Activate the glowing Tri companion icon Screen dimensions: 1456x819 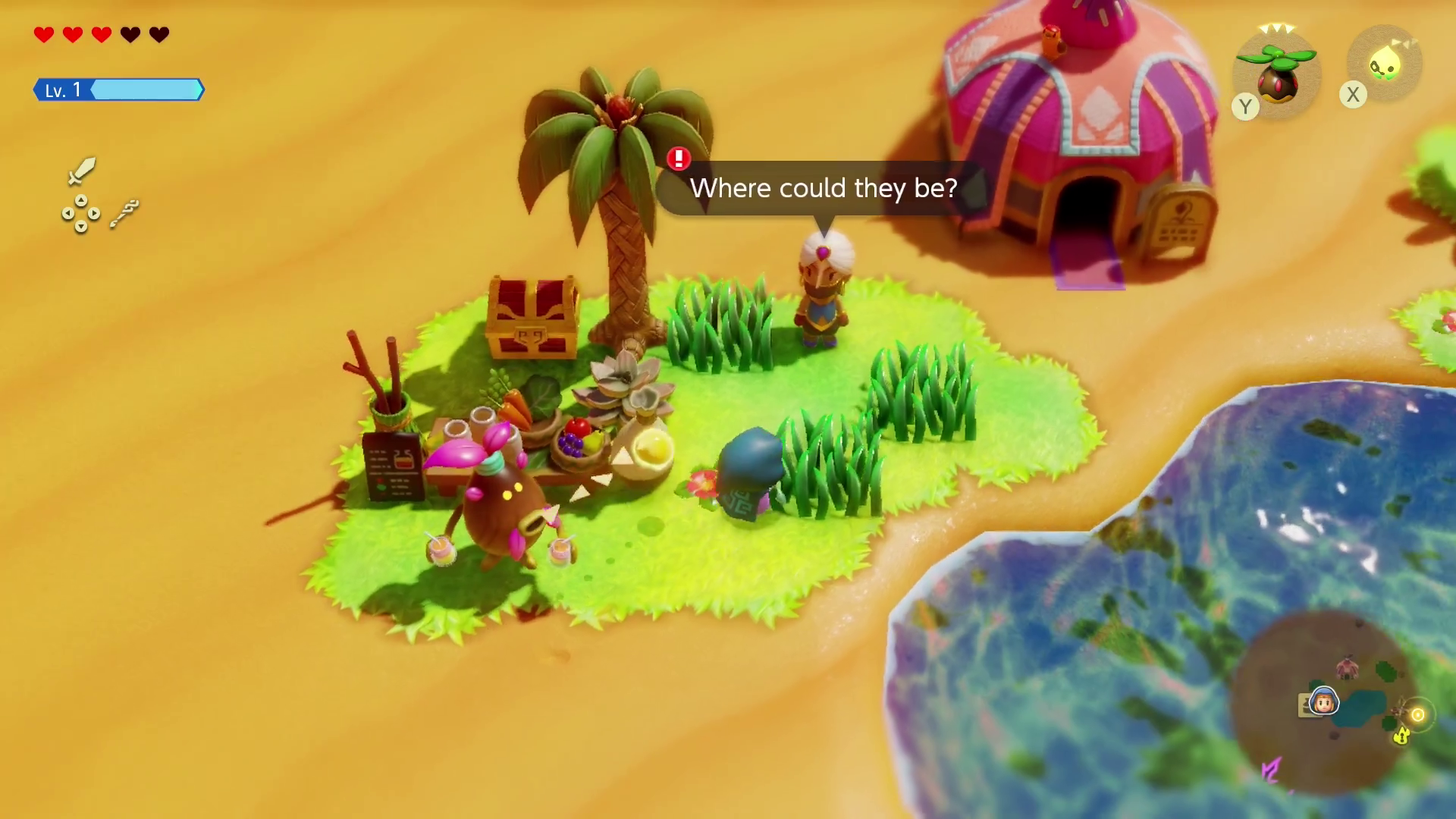[x=1385, y=65]
